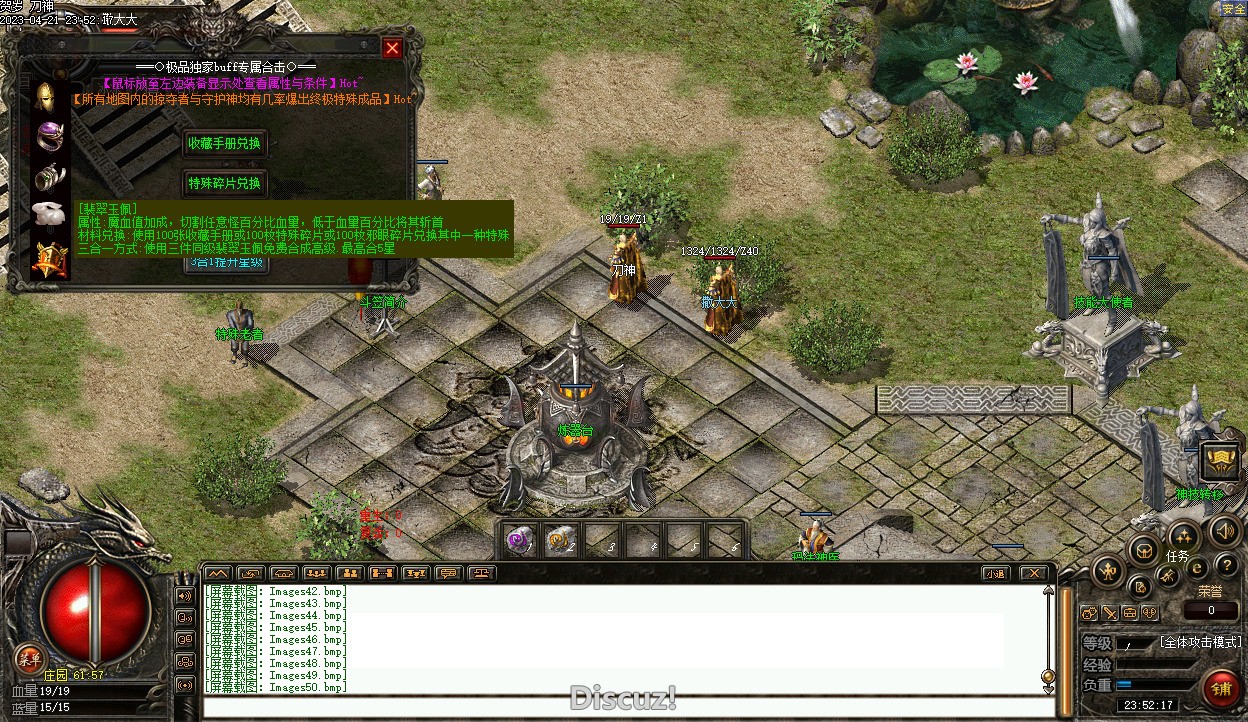Image resolution: width=1248 pixels, height=722 pixels.
Task: Open the 菜单 menu button by the dragon orb
Action: pyautogui.click(x=28, y=660)
